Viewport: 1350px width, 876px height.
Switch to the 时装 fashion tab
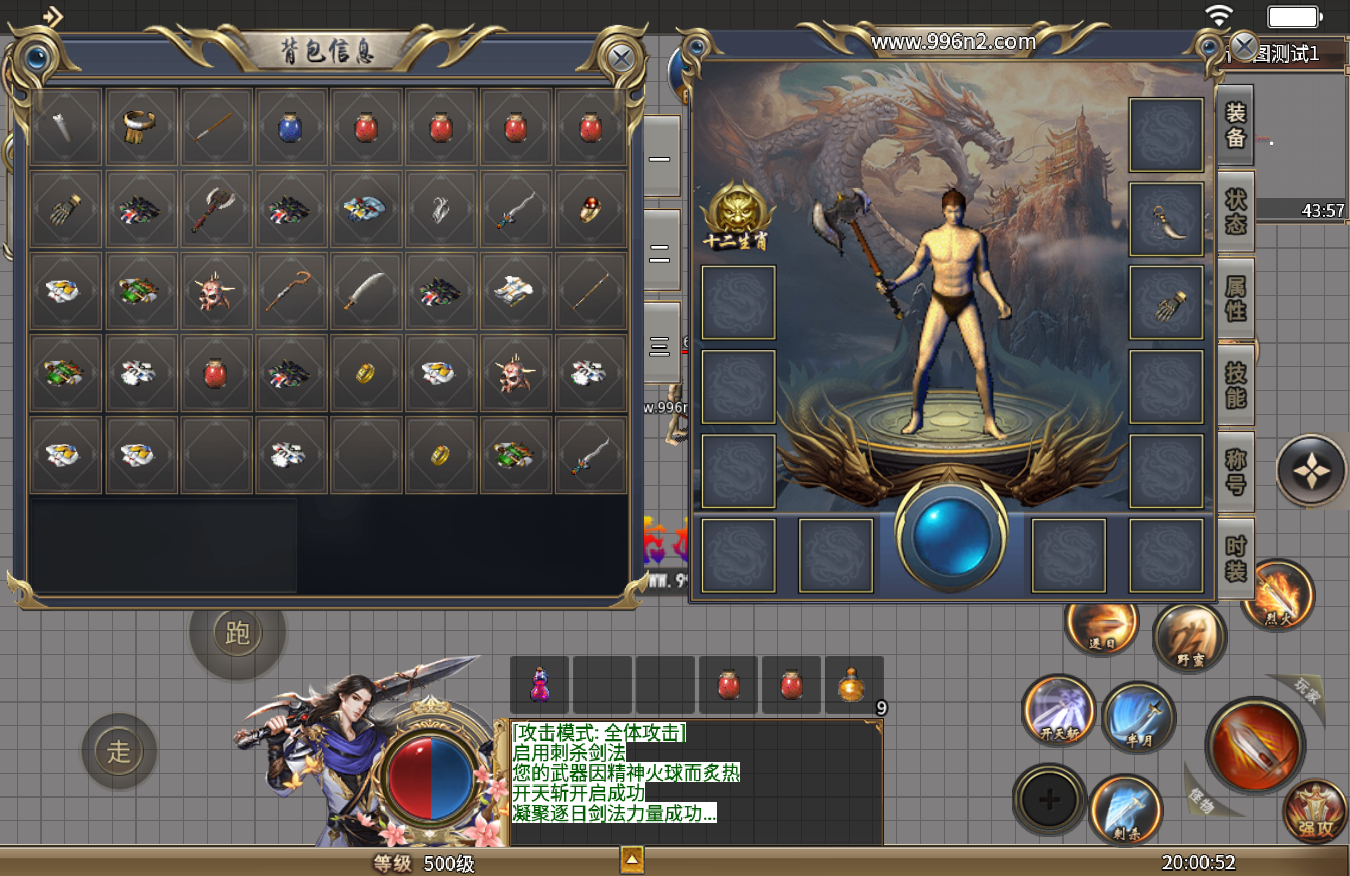(x=1236, y=558)
